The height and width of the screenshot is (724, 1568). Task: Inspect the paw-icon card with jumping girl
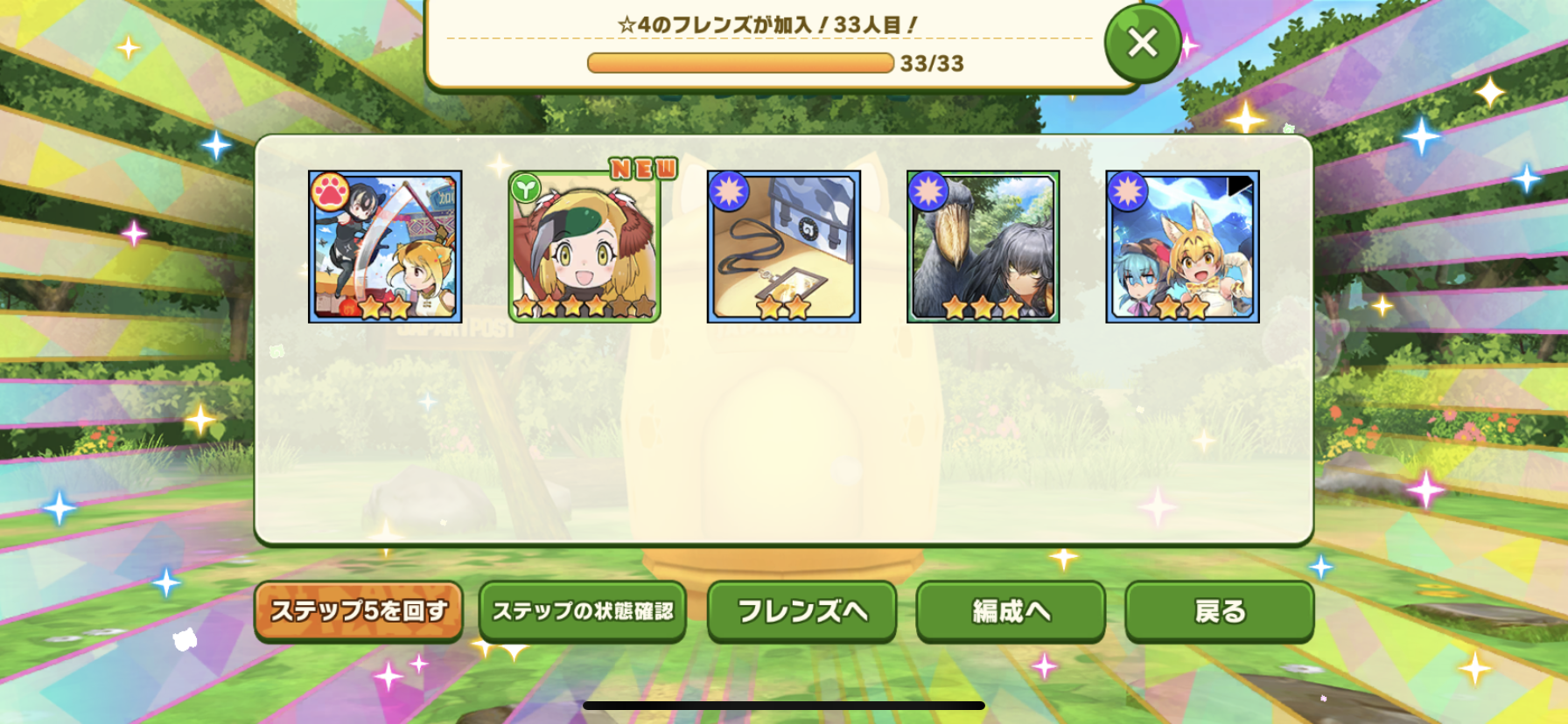385,247
